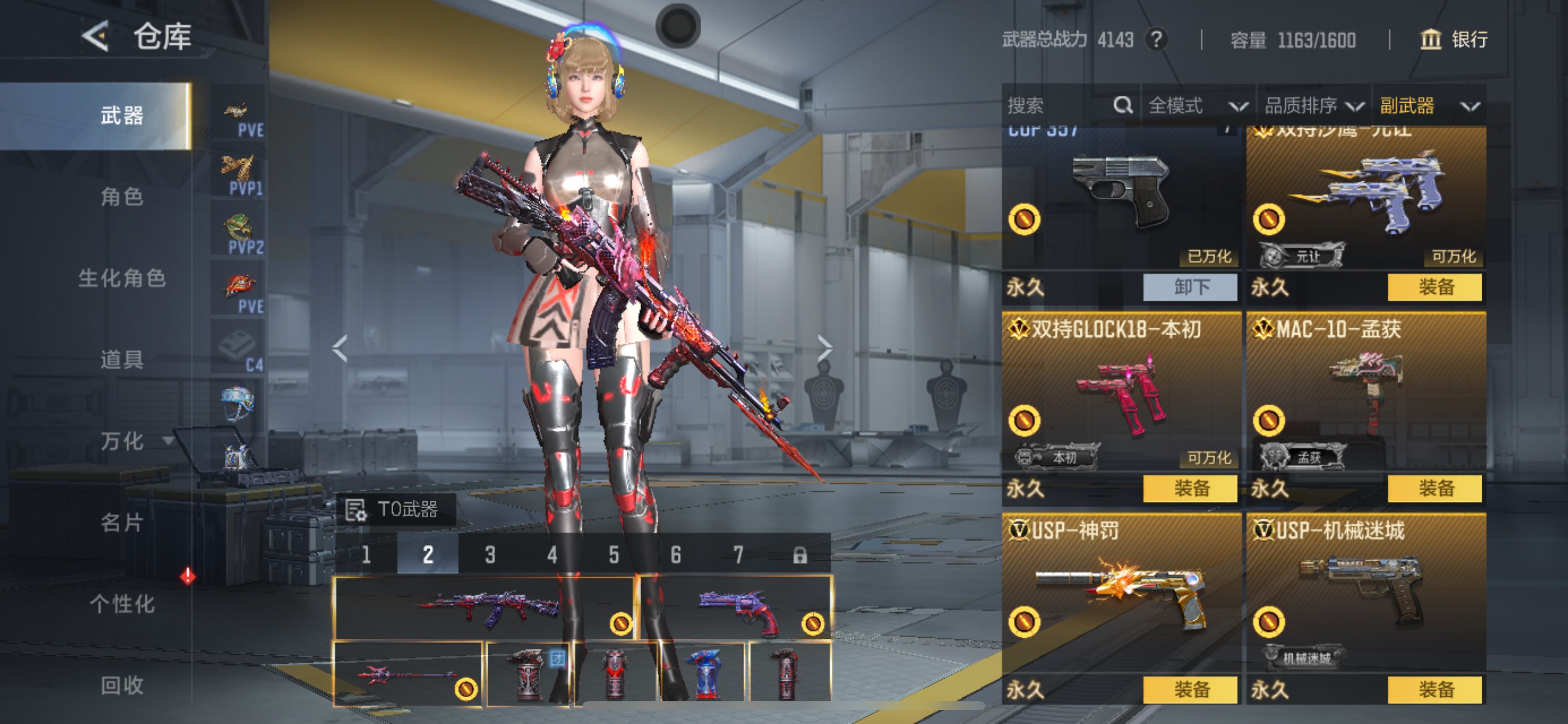Open the 银行 bank
The image size is (1568, 724).
1454,40
